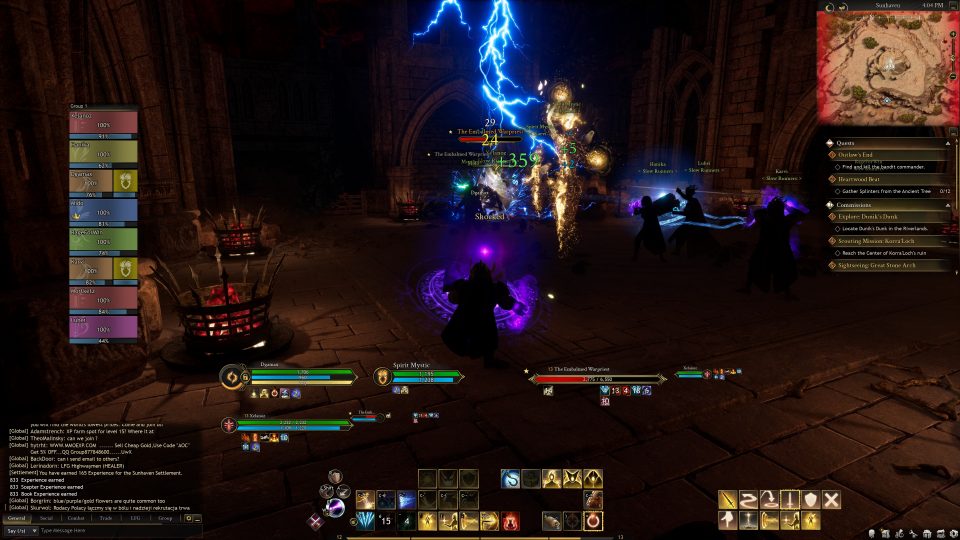The width and height of the screenshot is (960, 540).
Task: Open the Group chat tab
Action: coord(165,518)
